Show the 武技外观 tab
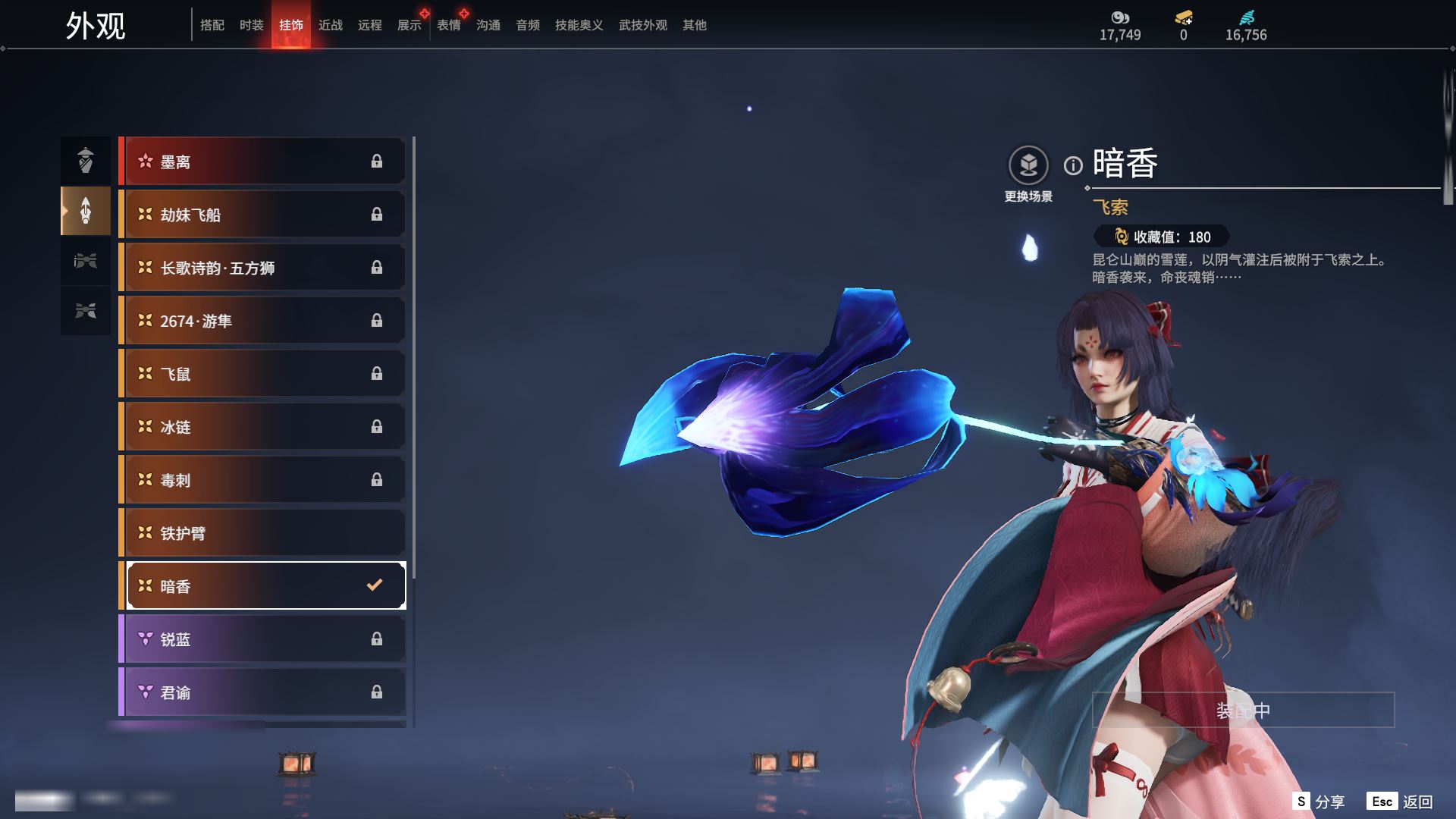 [642, 25]
